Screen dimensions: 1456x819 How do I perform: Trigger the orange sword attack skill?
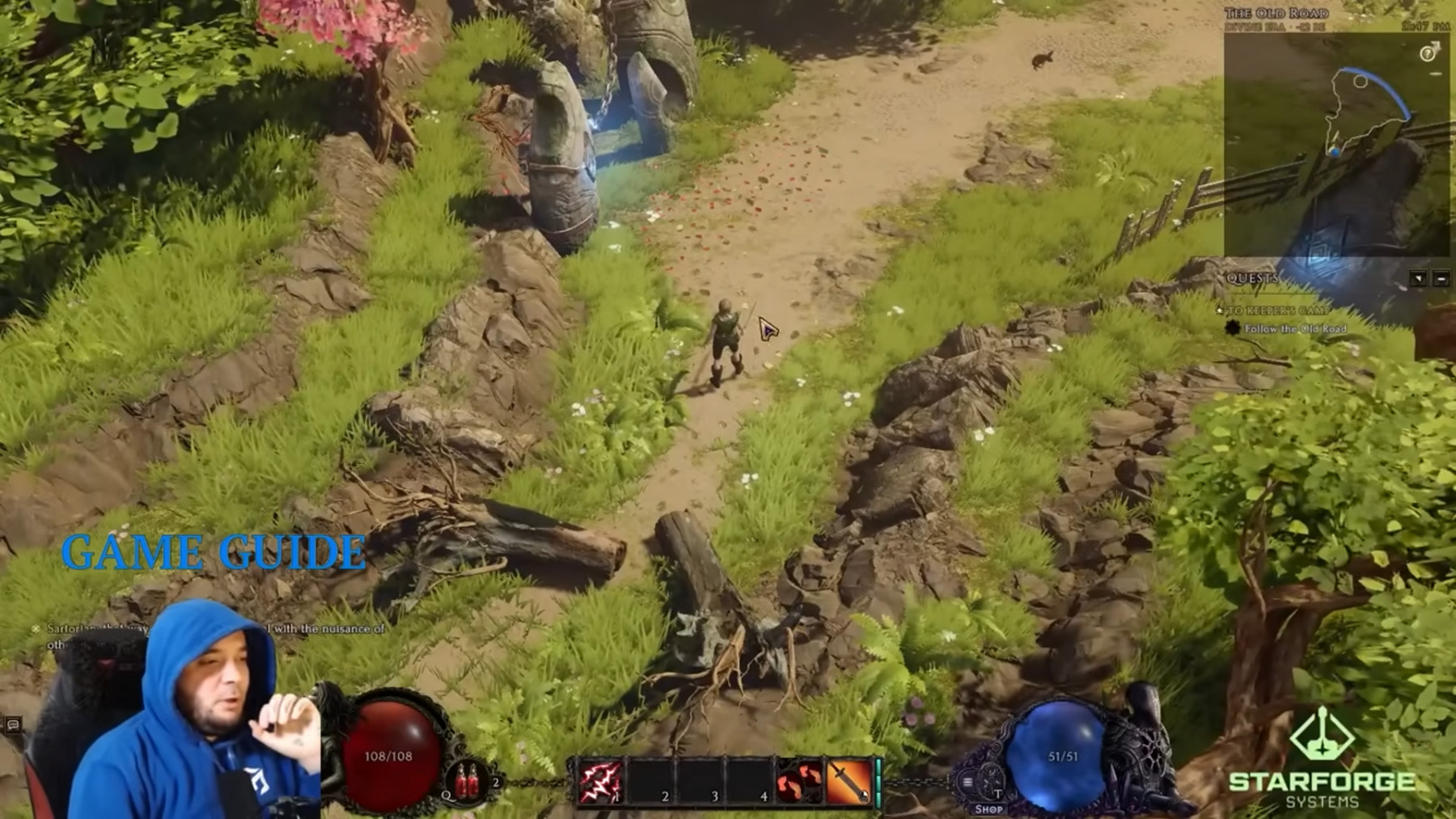848,783
